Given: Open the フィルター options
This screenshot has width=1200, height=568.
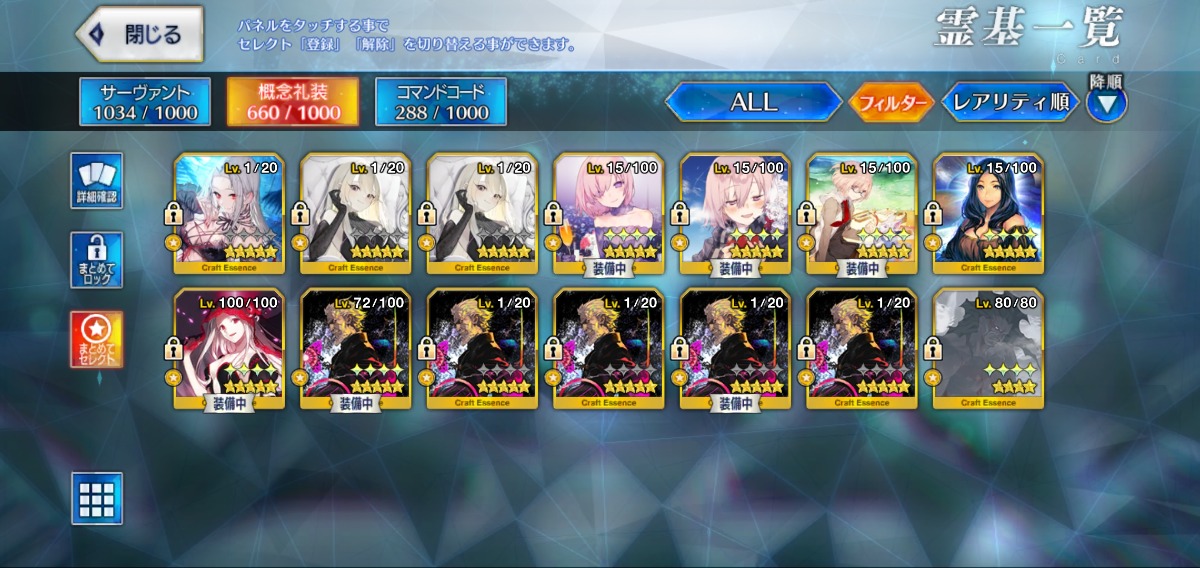Looking at the screenshot, I should tap(891, 102).
